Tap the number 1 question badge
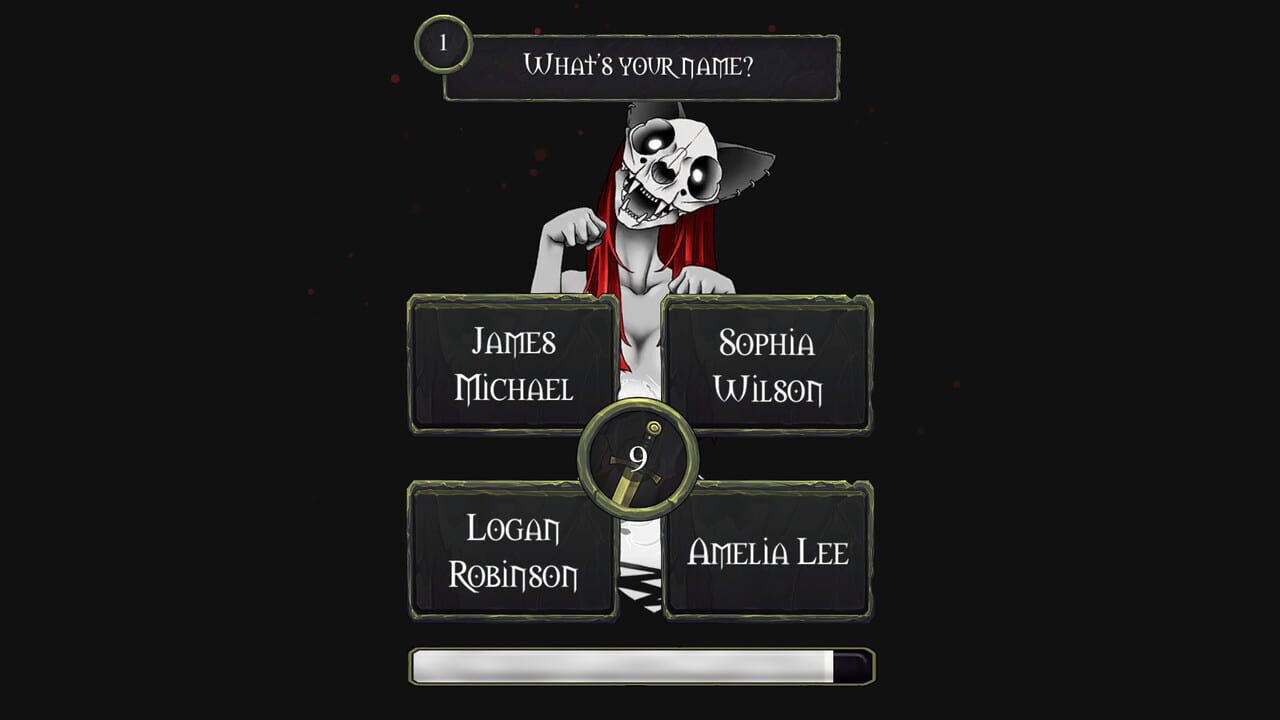1280x720 pixels. pos(443,43)
